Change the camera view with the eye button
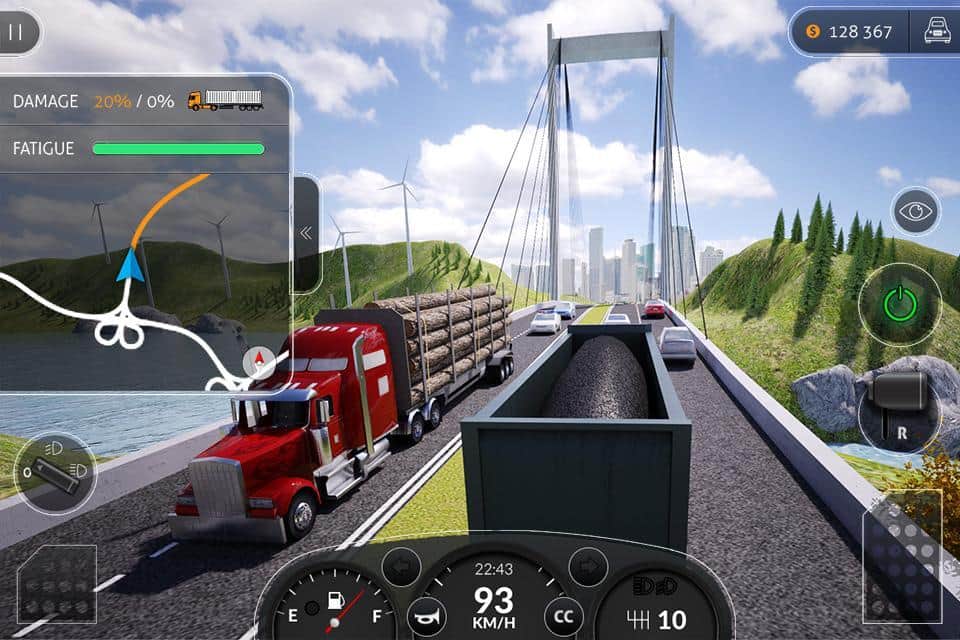 pos(915,212)
